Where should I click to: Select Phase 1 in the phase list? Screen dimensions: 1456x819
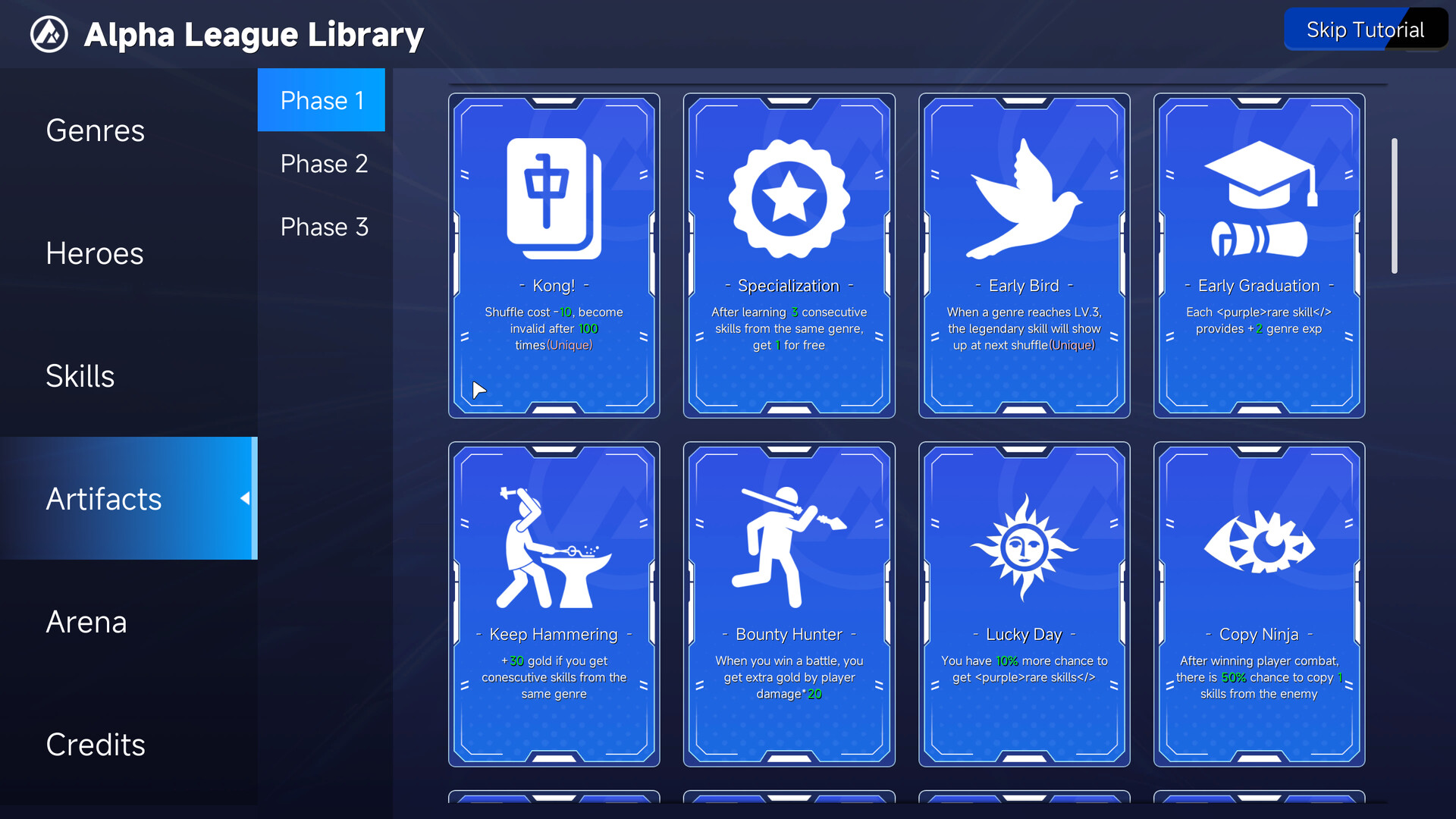coord(322,99)
